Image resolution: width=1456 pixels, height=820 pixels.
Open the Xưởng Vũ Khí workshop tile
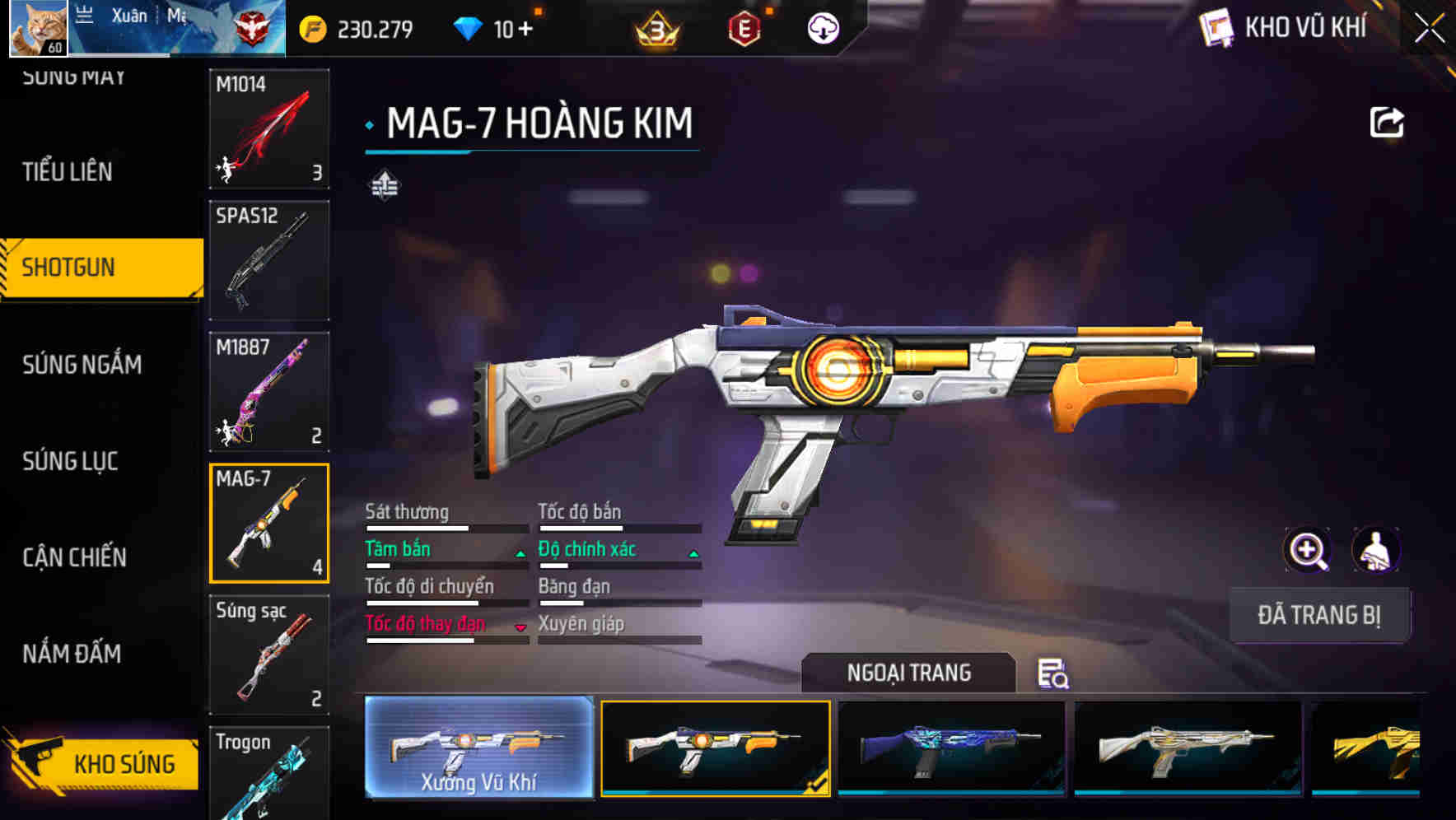(x=478, y=748)
